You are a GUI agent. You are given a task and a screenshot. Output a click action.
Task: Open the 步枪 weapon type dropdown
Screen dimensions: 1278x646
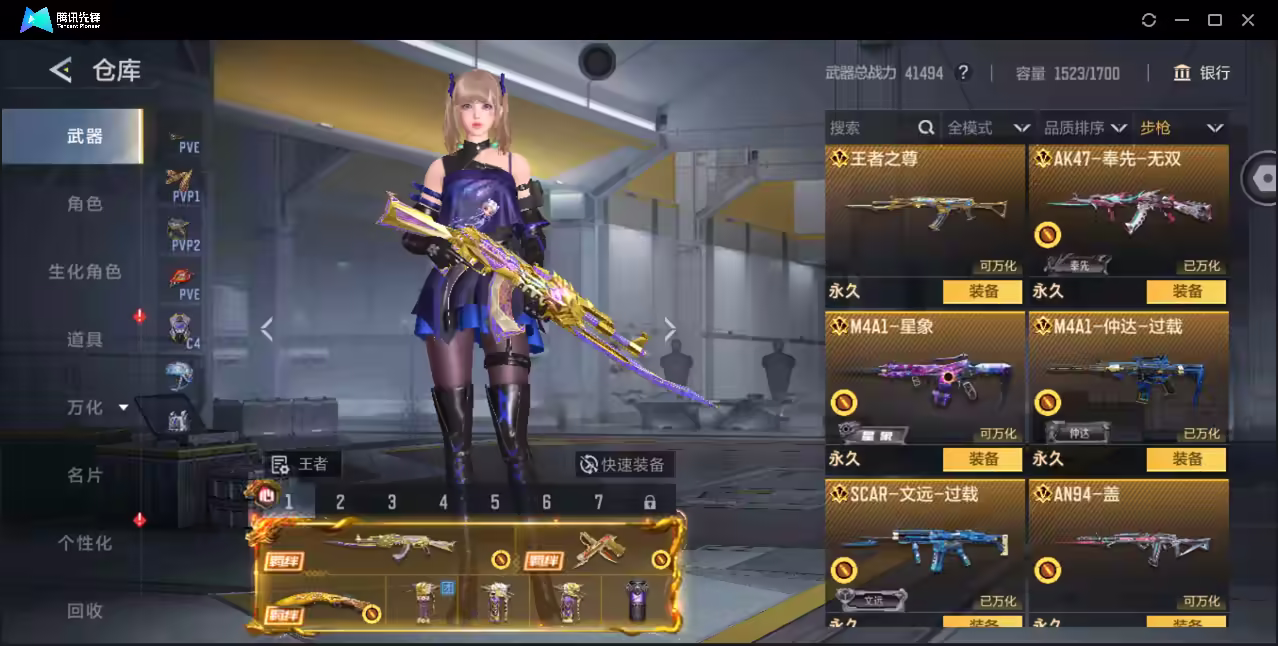1181,128
